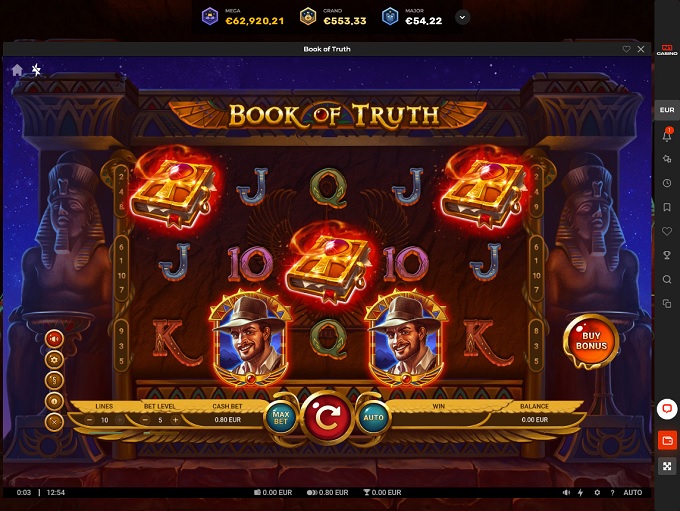Decrease the number of lines
The width and height of the screenshot is (680, 511).
click(89, 420)
